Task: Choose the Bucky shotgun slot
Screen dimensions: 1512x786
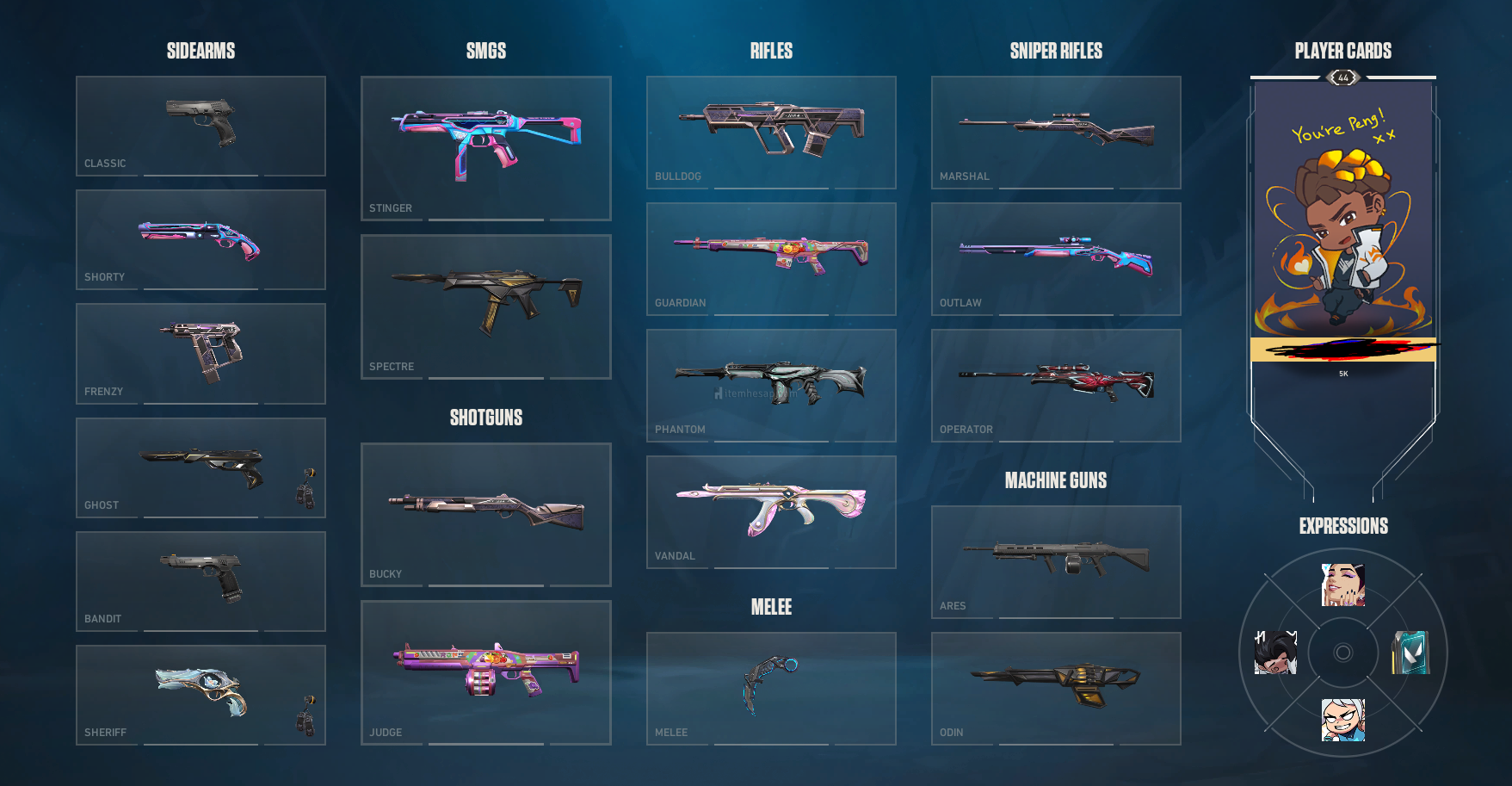Action: 485,514
